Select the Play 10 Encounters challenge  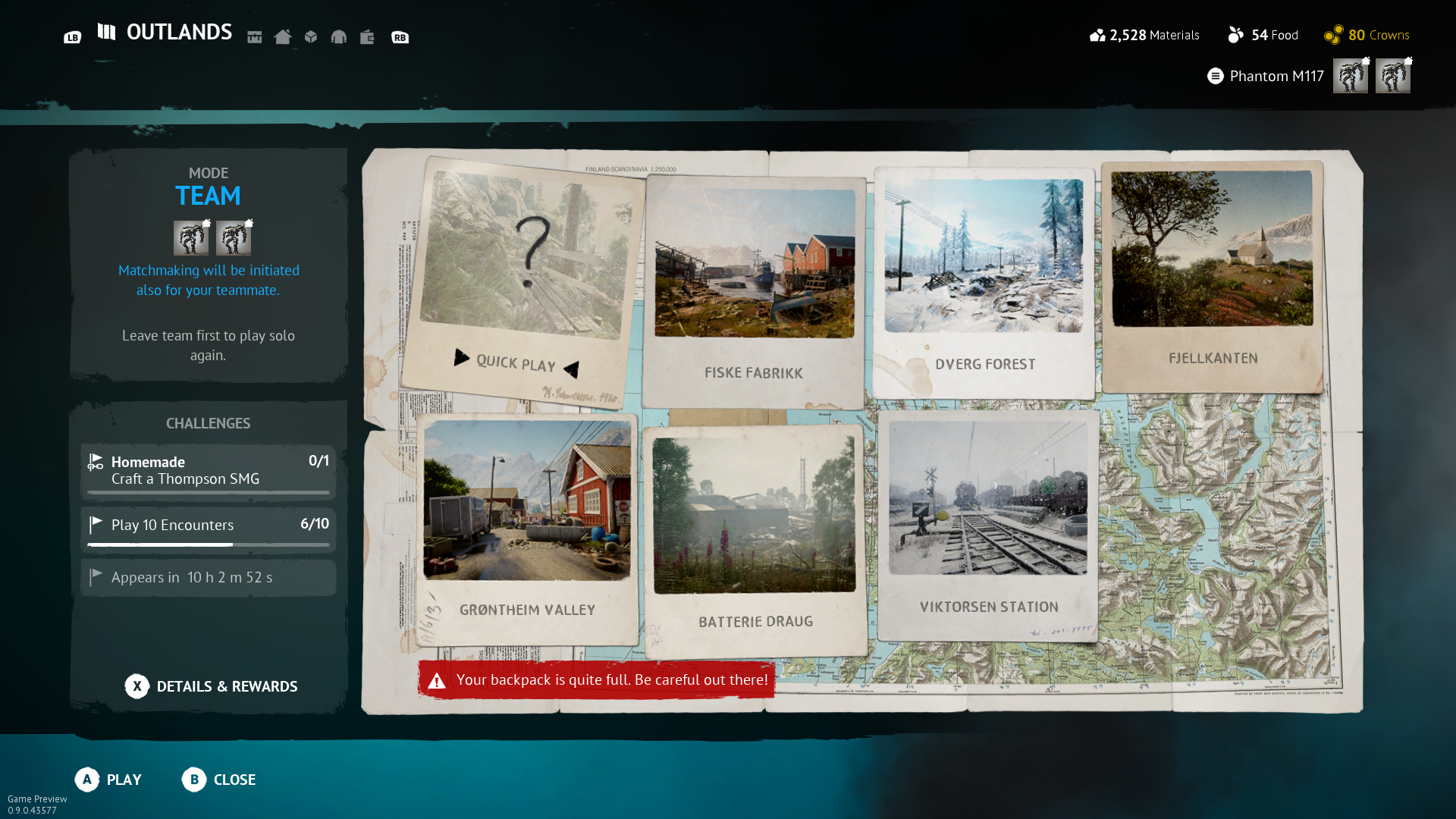pyautogui.click(x=208, y=528)
